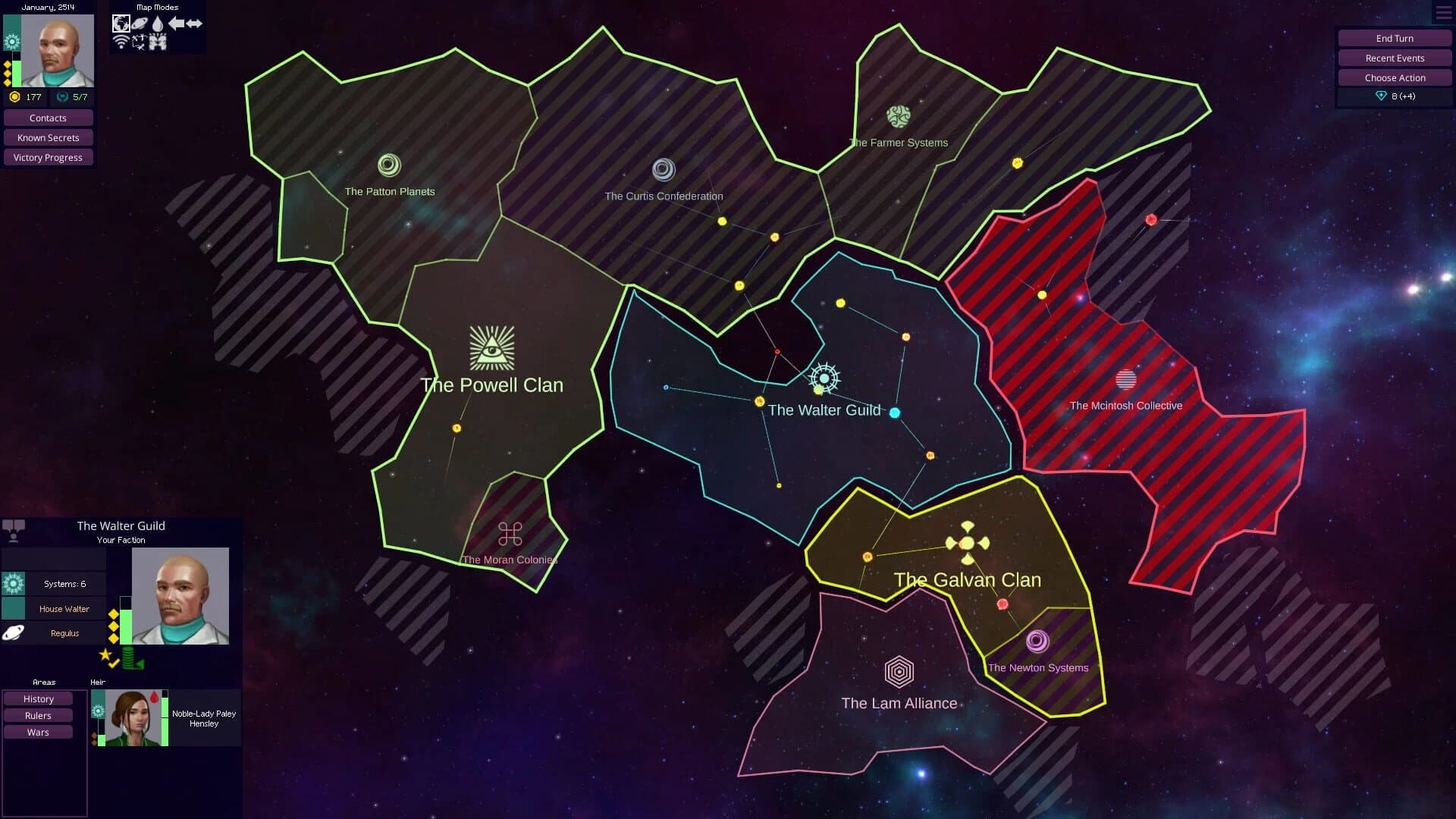The image size is (1456, 819).
Task: Open the Victory Progress screen
Action: tap(48, 157)
